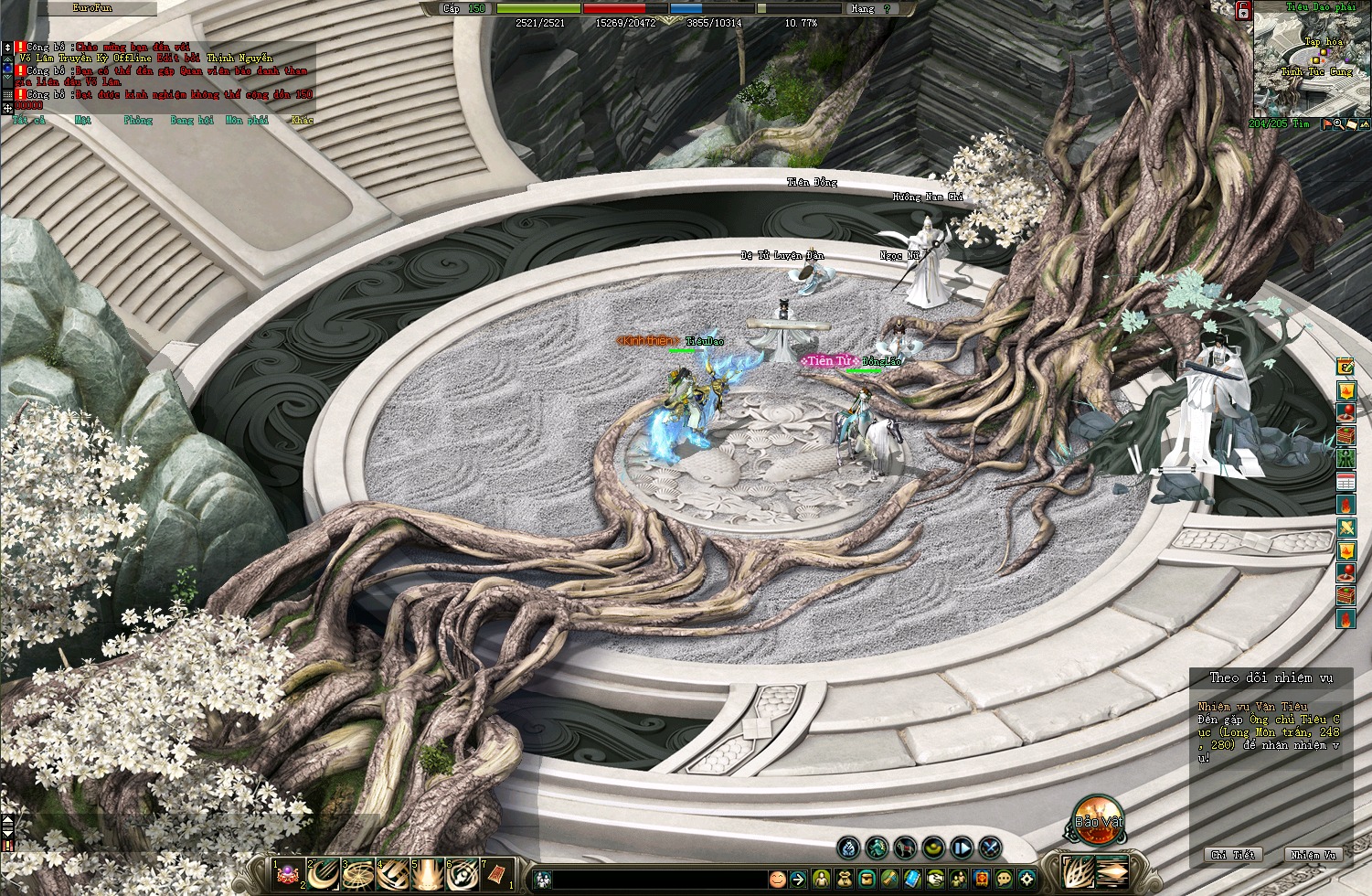Open the calendar notepad icon
This screenshot has width=1372, height=896.
(x=1345, y=367)
